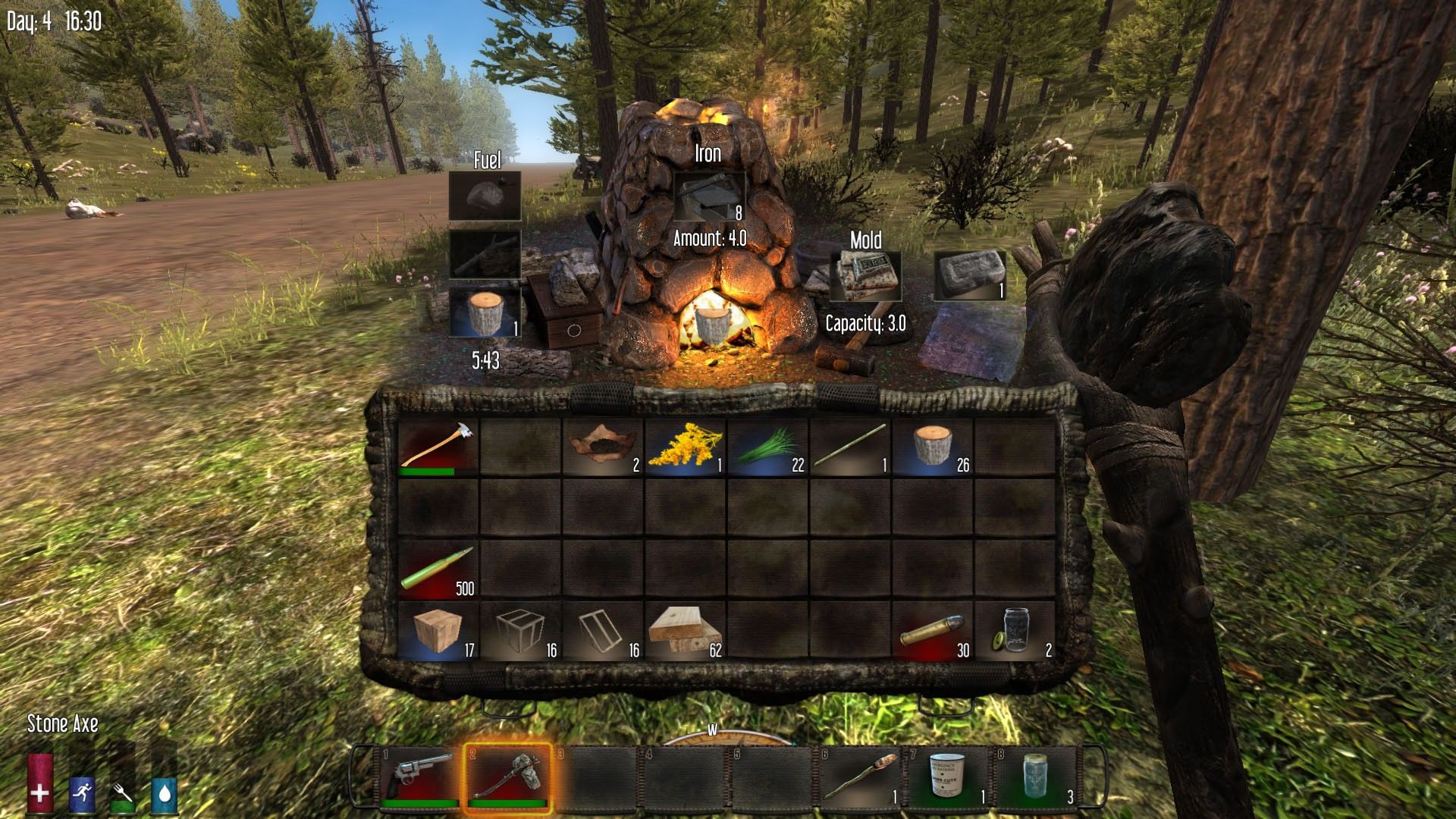1456x819 pixels.
Task: Select the water jars in the hotbar
Action: click(x=1037, y=777)
